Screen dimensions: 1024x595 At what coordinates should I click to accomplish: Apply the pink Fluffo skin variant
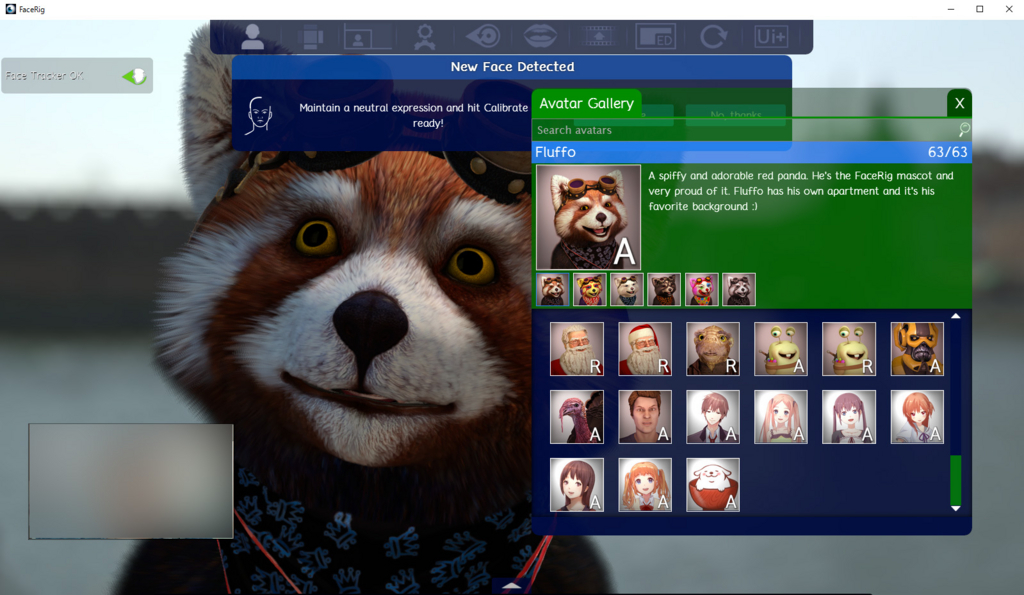[x=702, y=289]
